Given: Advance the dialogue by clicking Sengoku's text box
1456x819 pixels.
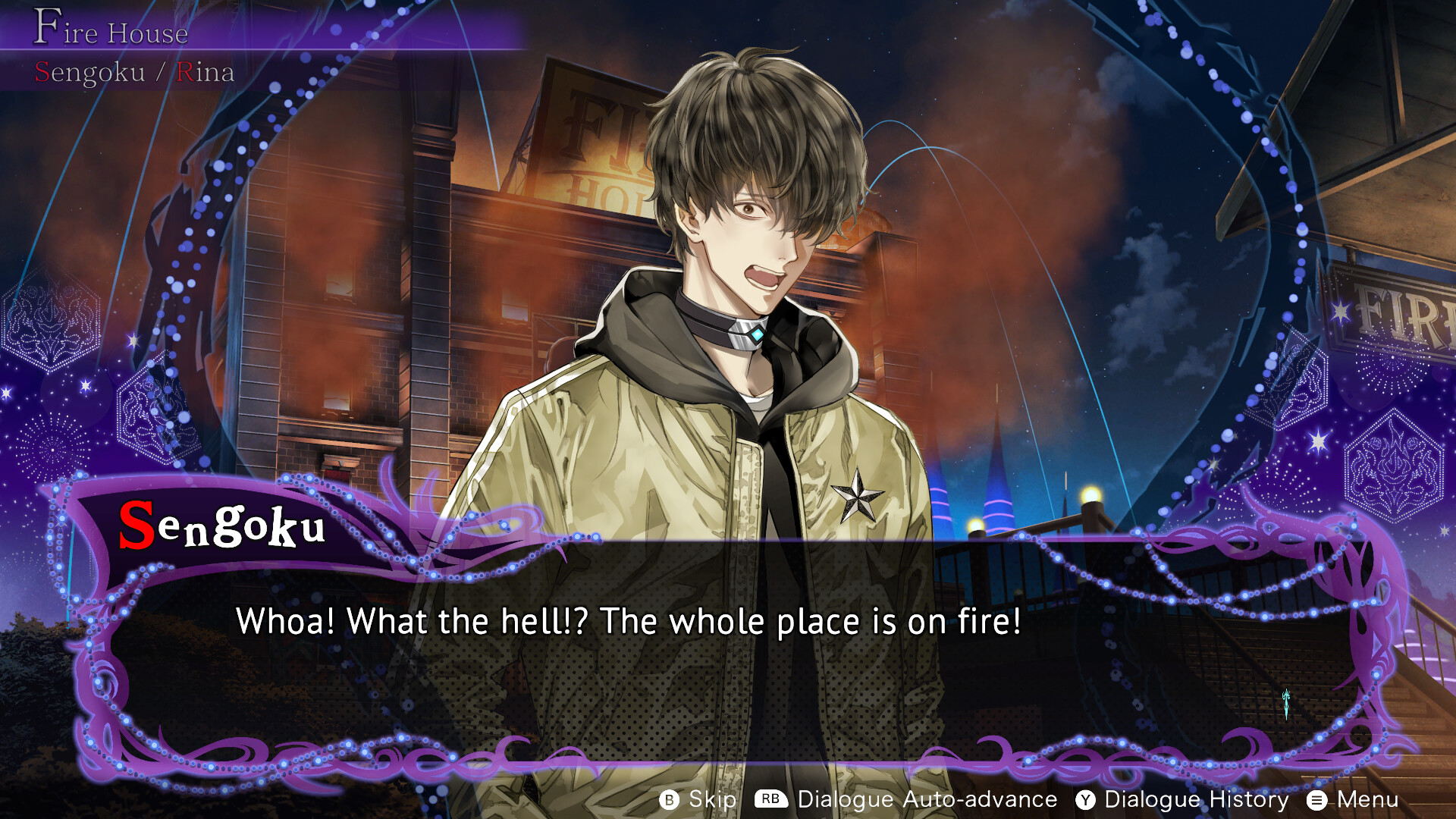Looking at the screenshot, I should point(728,652).
